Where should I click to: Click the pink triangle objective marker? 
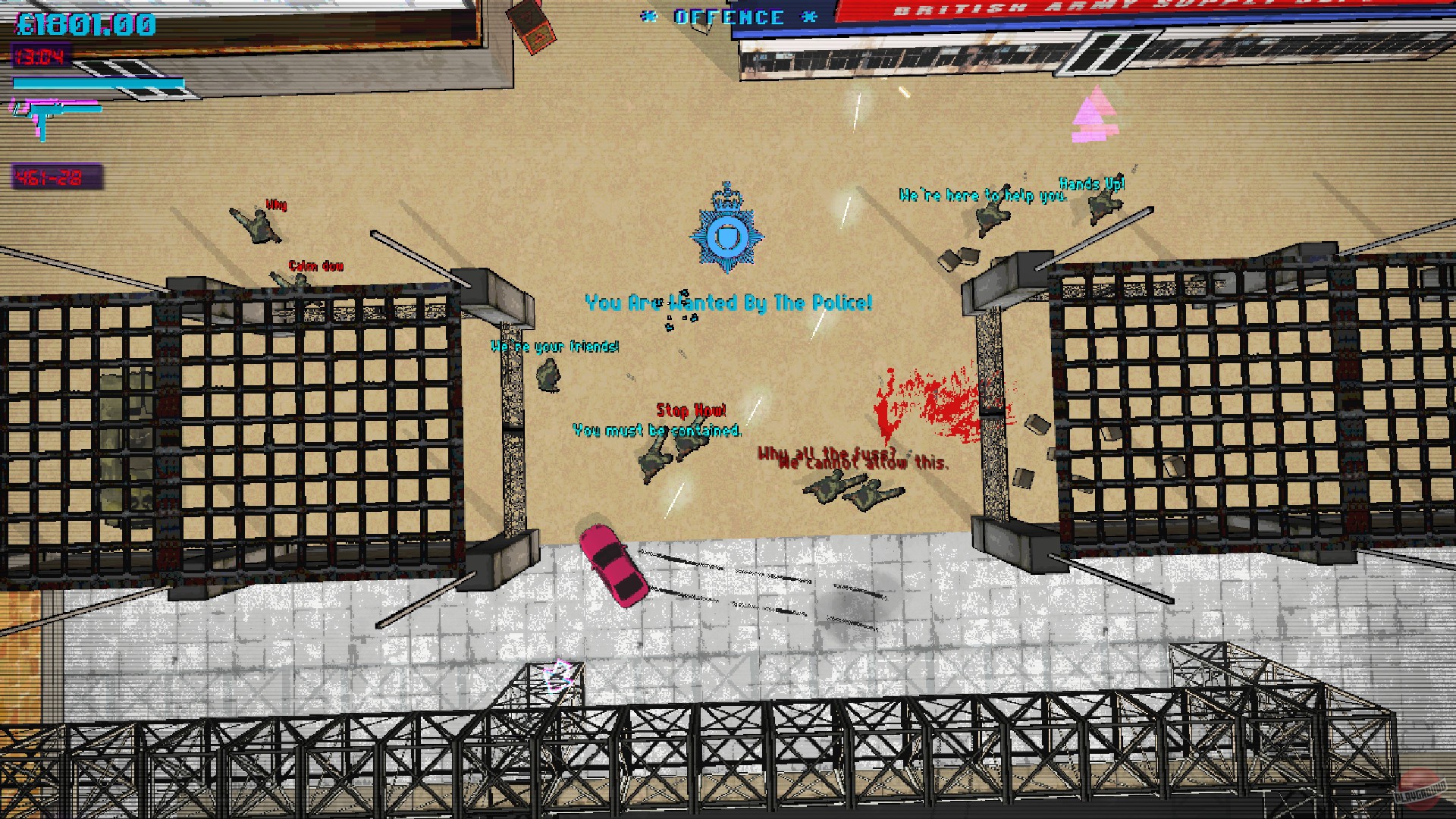(1094, 114)
